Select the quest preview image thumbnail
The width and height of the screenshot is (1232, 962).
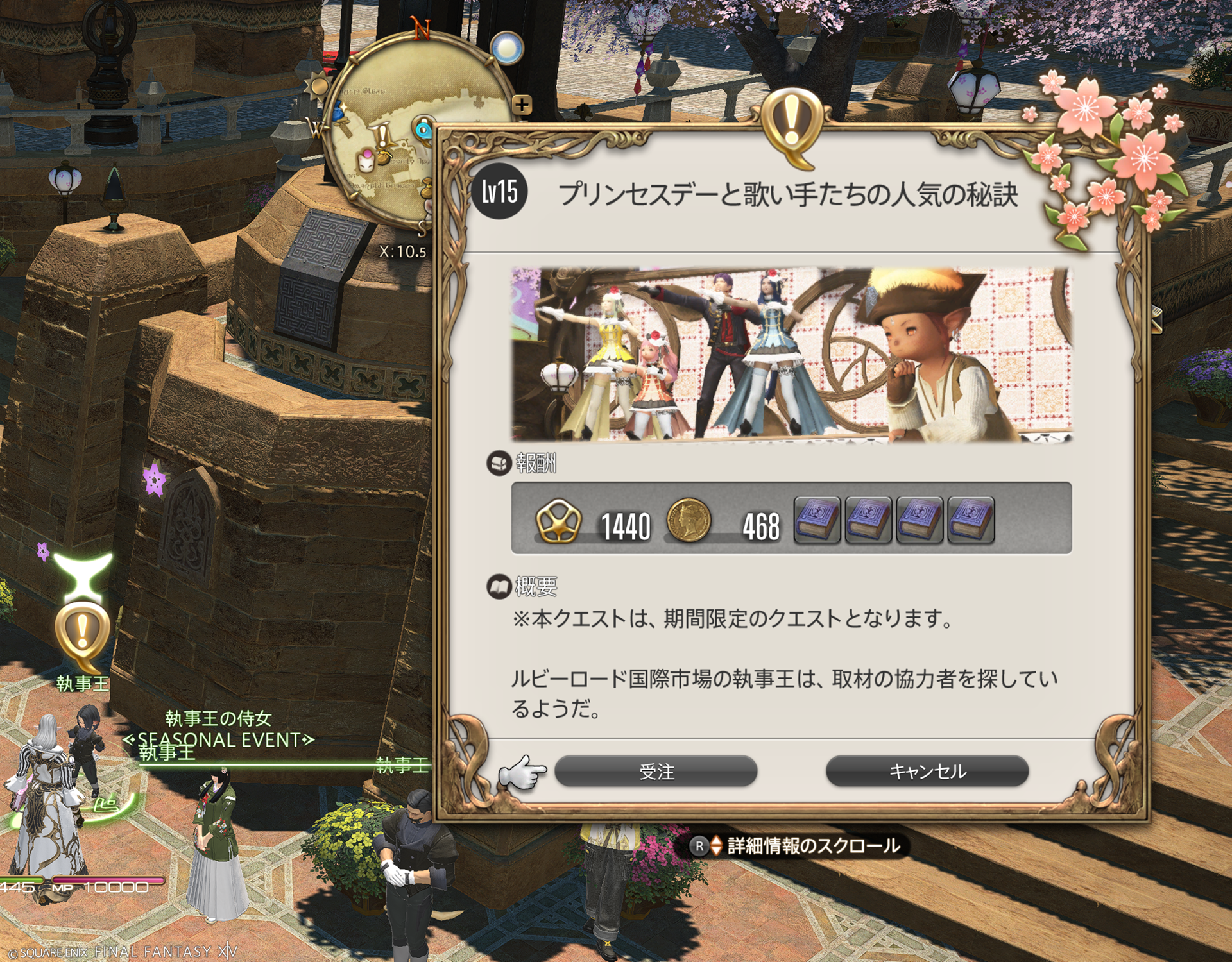click(x=791, y=355)
